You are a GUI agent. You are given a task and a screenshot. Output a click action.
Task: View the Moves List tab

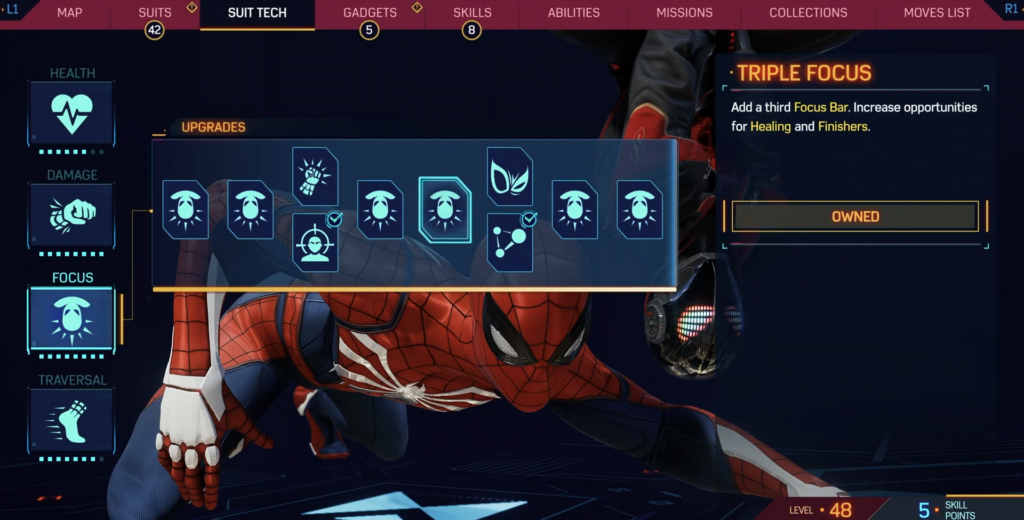[x=937, y=13]
